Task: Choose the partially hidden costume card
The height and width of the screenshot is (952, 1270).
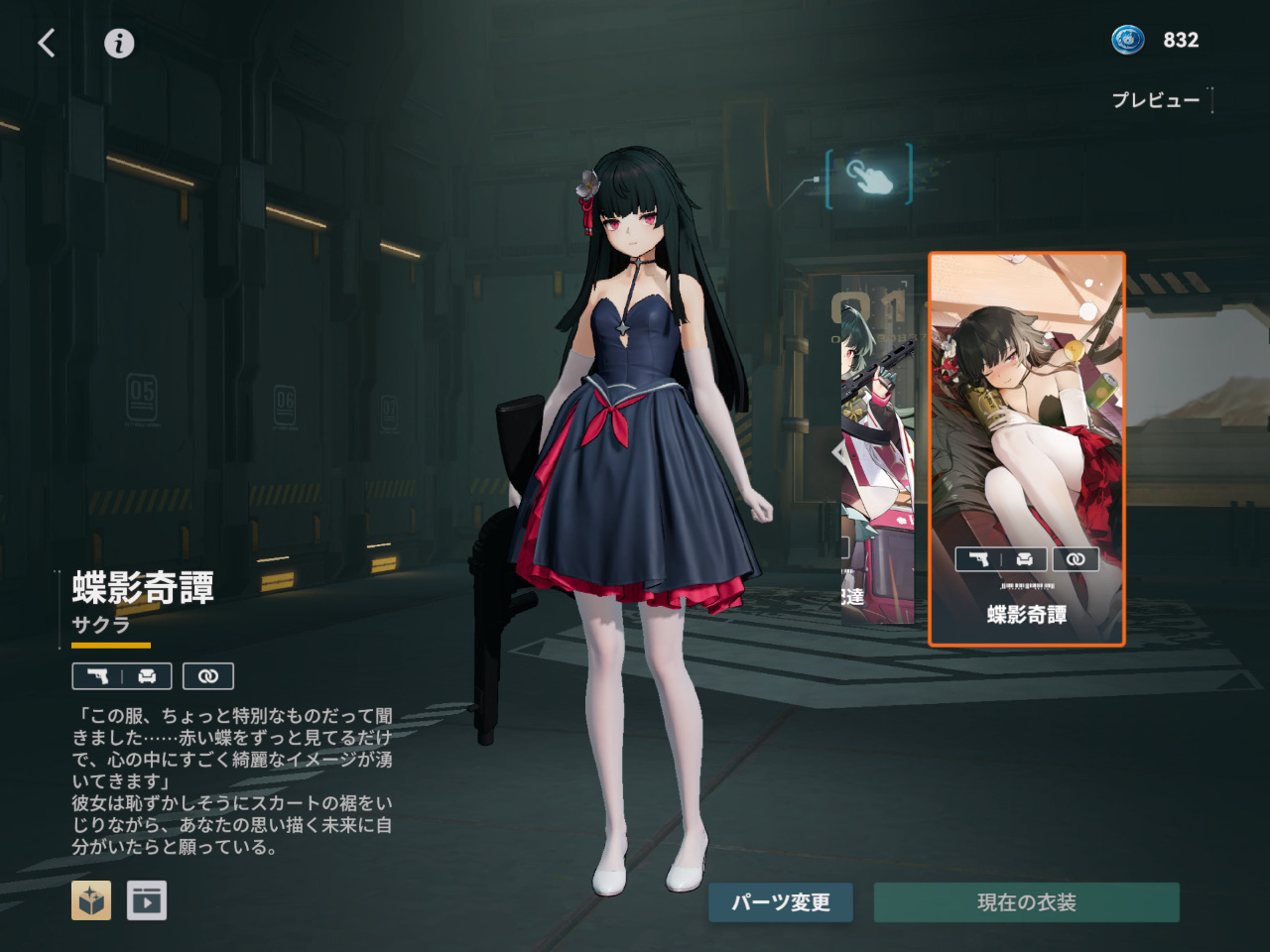Action: [877, 448]
